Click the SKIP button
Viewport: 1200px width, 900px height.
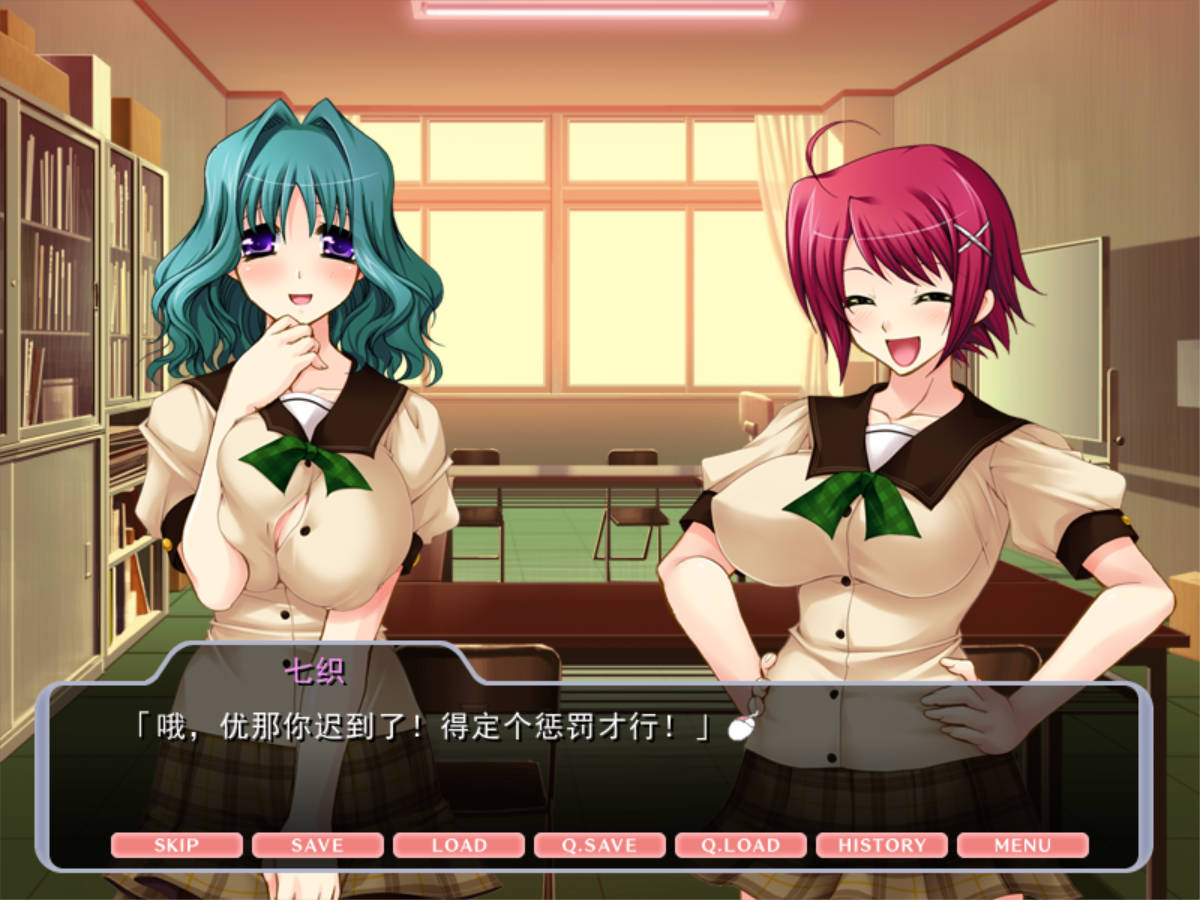point(176,845)
